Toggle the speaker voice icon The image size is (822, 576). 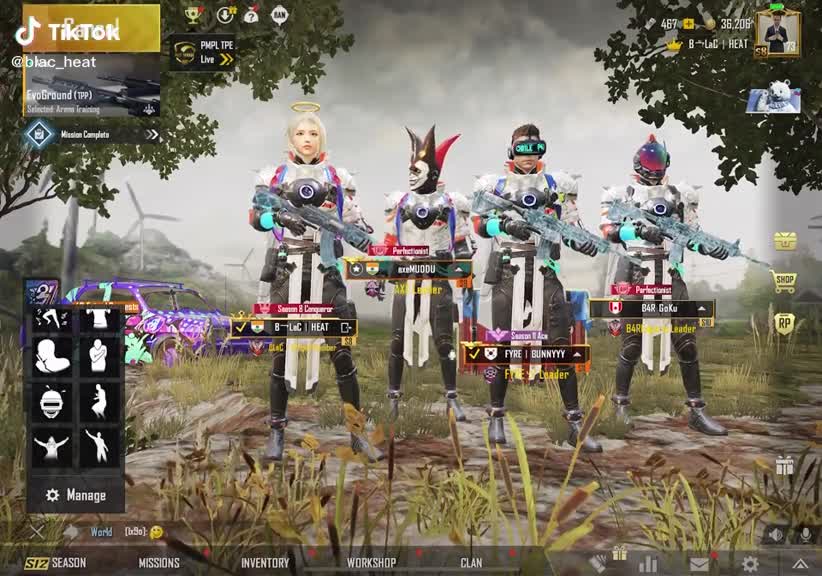click(775, 535)
